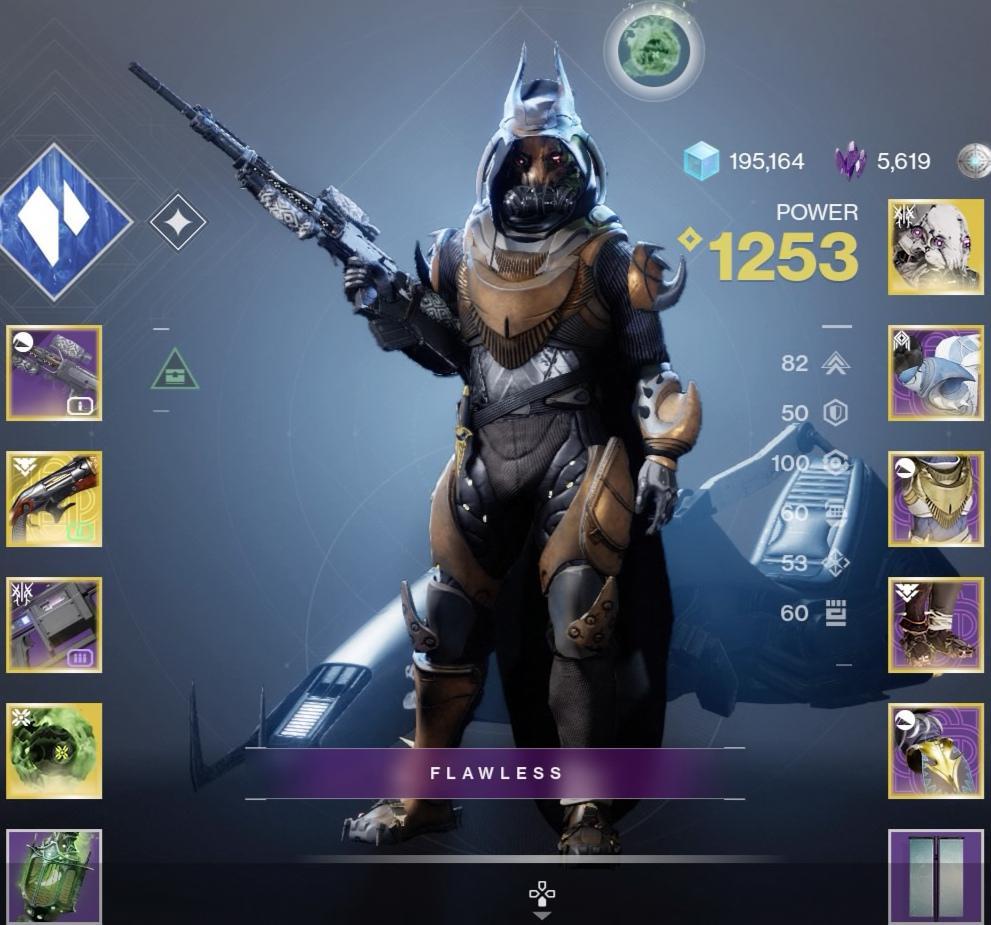Open the green lantern artifact slot
This screenshot has width=991, height=925.
point(54,876)
